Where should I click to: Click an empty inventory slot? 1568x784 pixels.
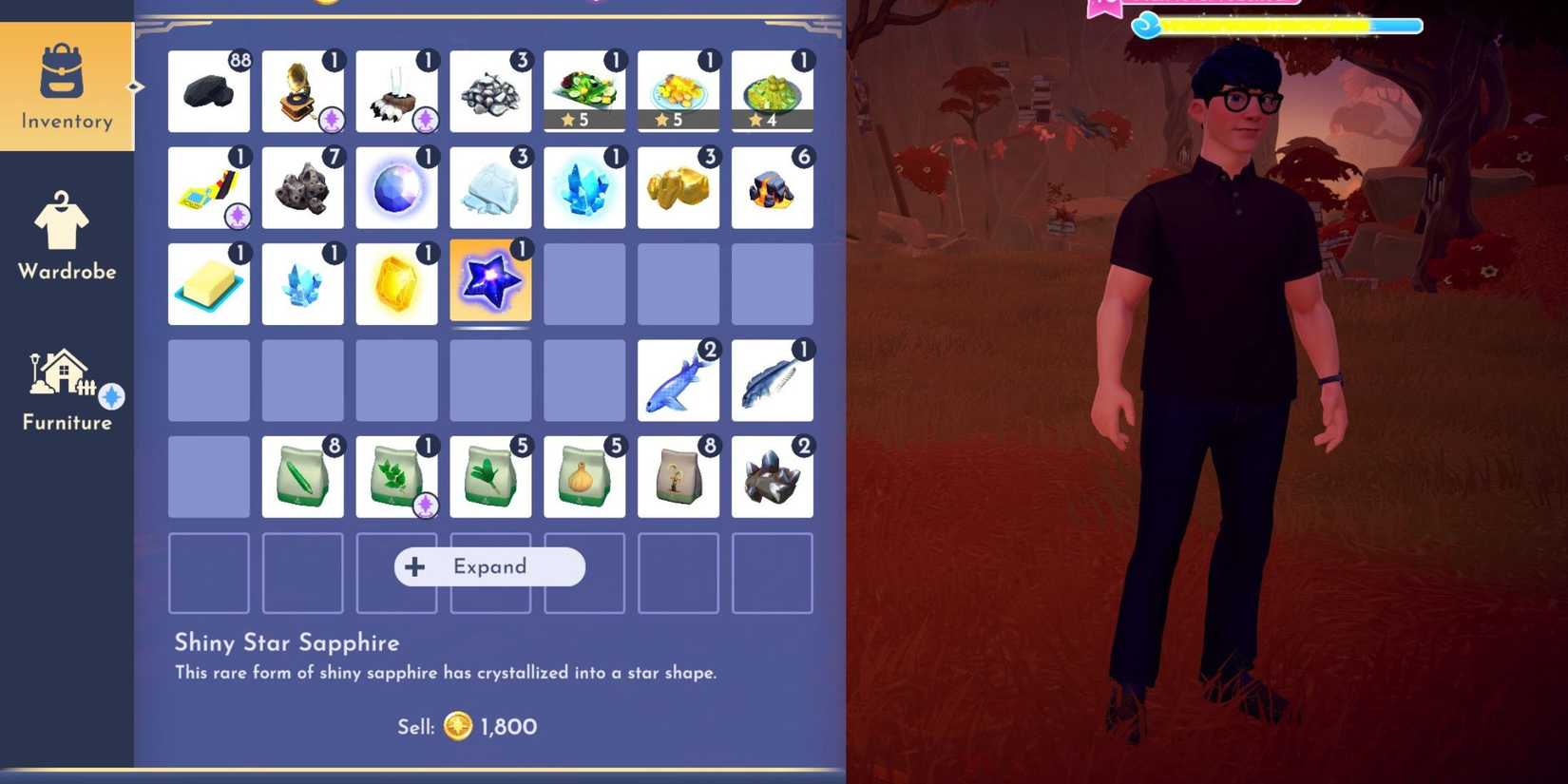pos(584,282)
